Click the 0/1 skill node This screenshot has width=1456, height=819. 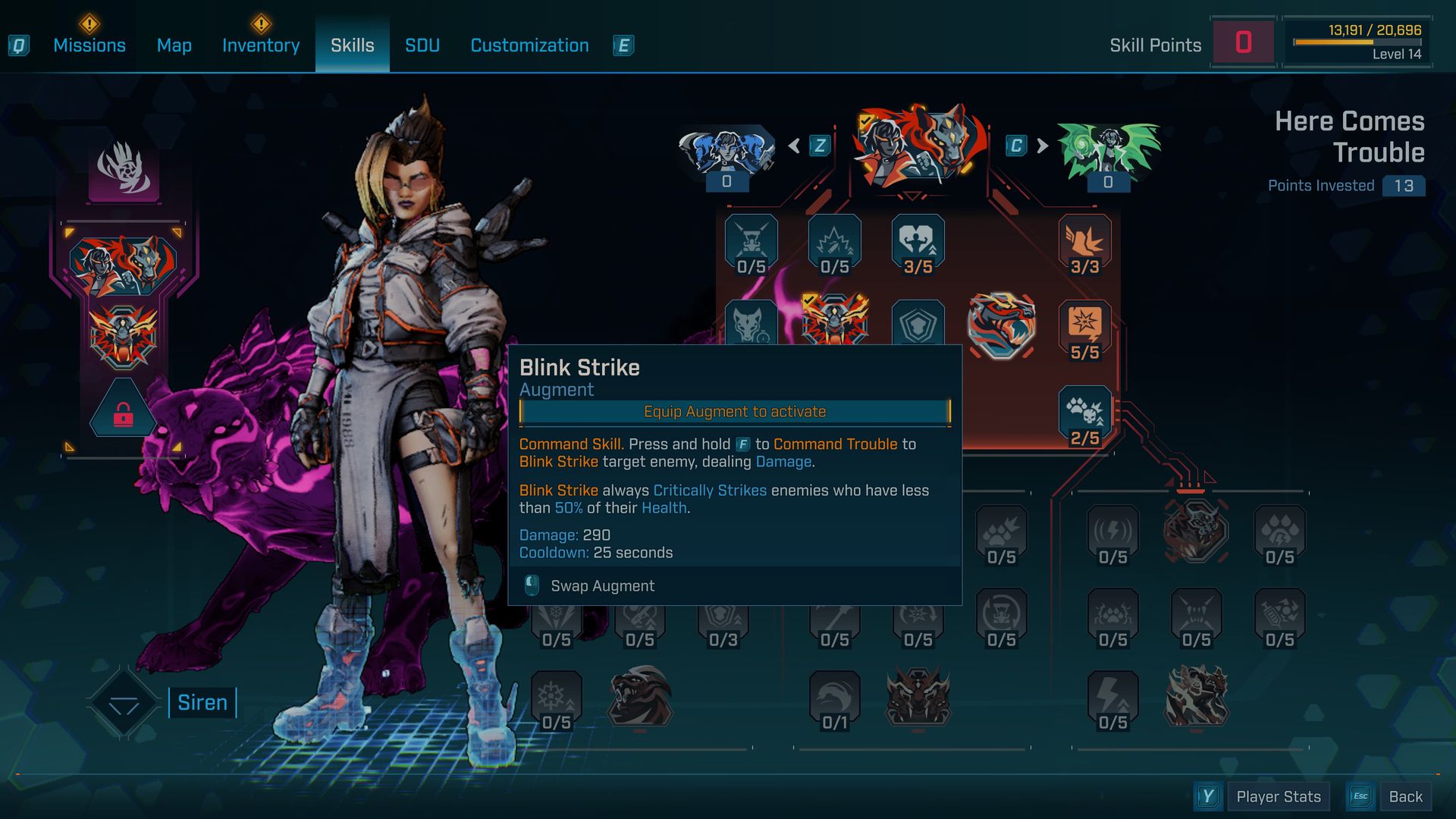click(834, 699)
